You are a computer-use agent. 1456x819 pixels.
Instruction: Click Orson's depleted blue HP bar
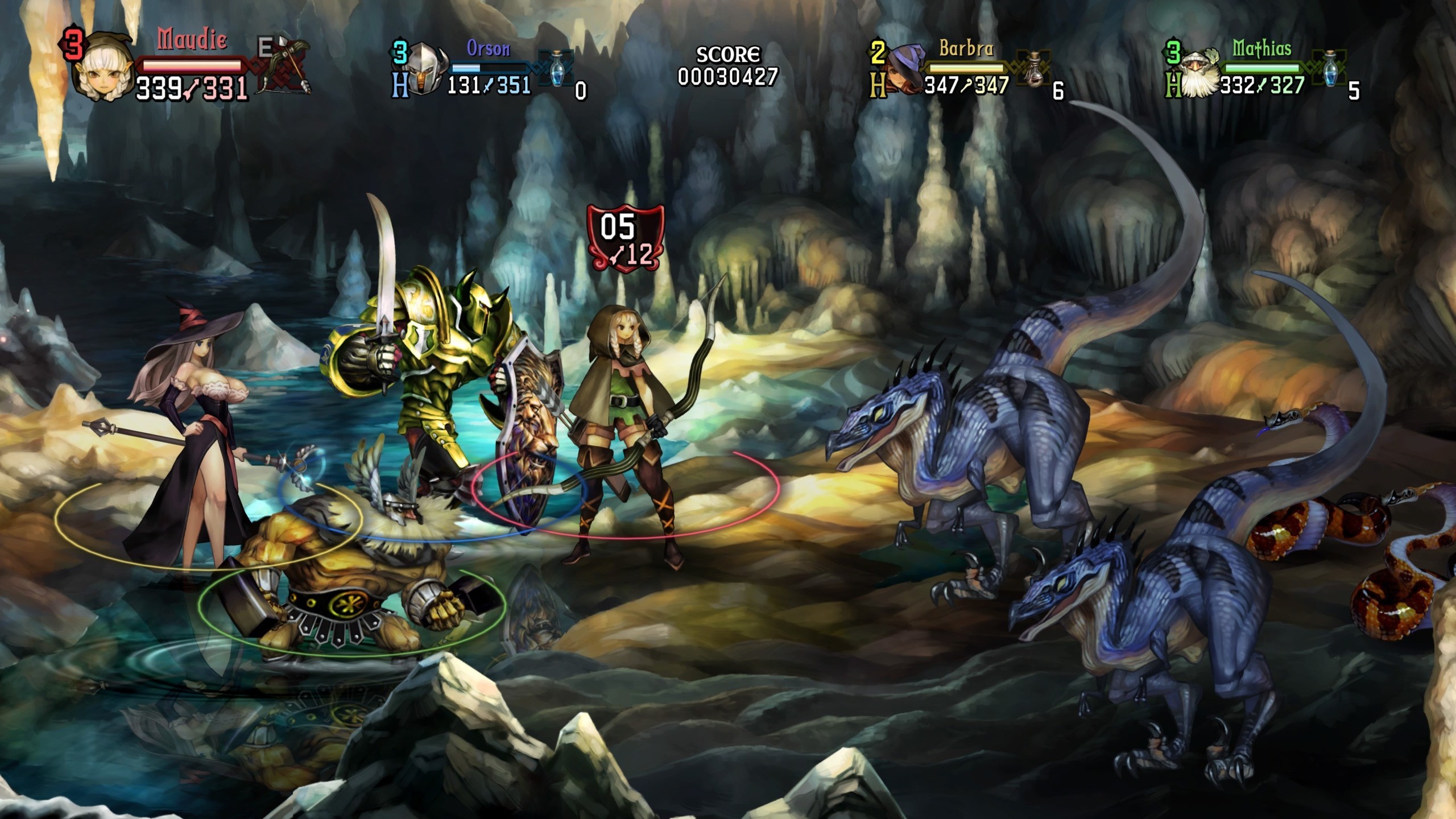click(494, 69)
